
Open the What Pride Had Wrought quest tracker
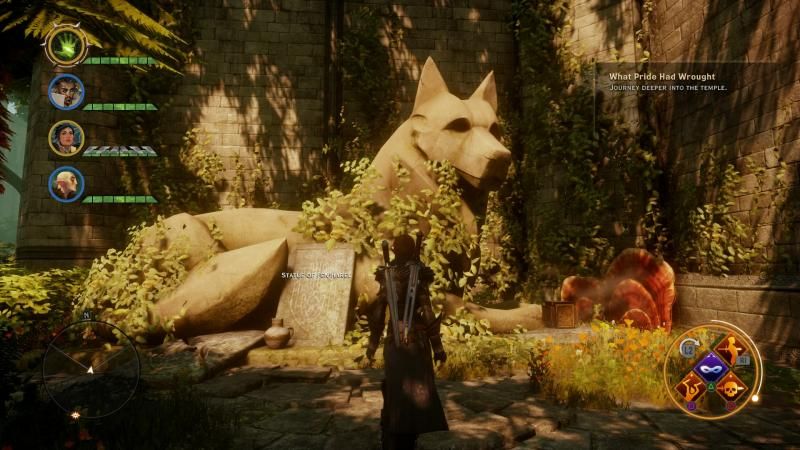[x=662, y=74]
